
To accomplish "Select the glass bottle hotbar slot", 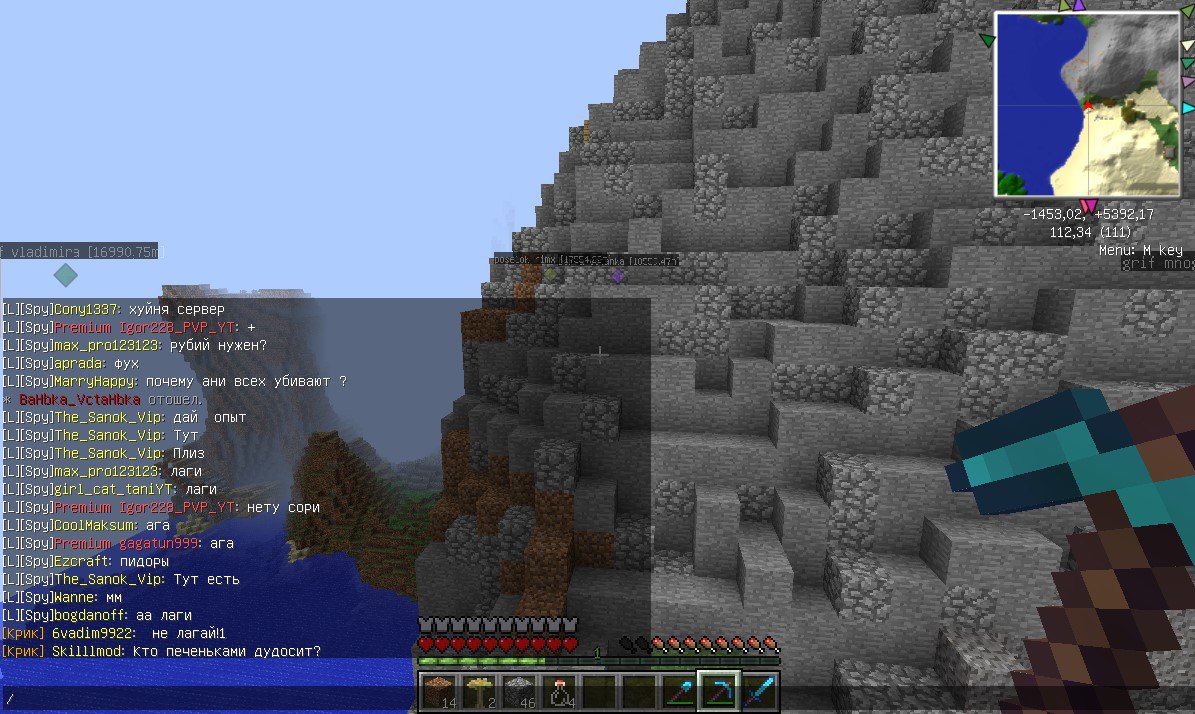I will [x=558, y=690].
